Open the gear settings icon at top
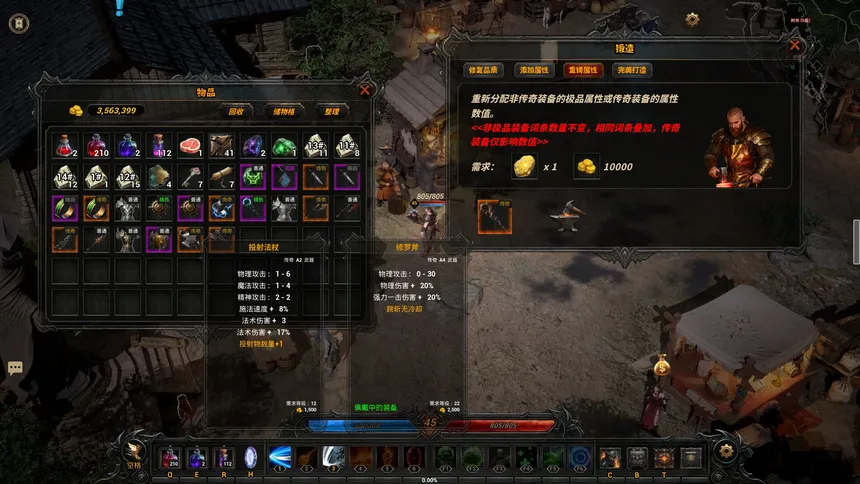Image resolution: width=860 pixels, height=484 pixels. coord(692,19)
